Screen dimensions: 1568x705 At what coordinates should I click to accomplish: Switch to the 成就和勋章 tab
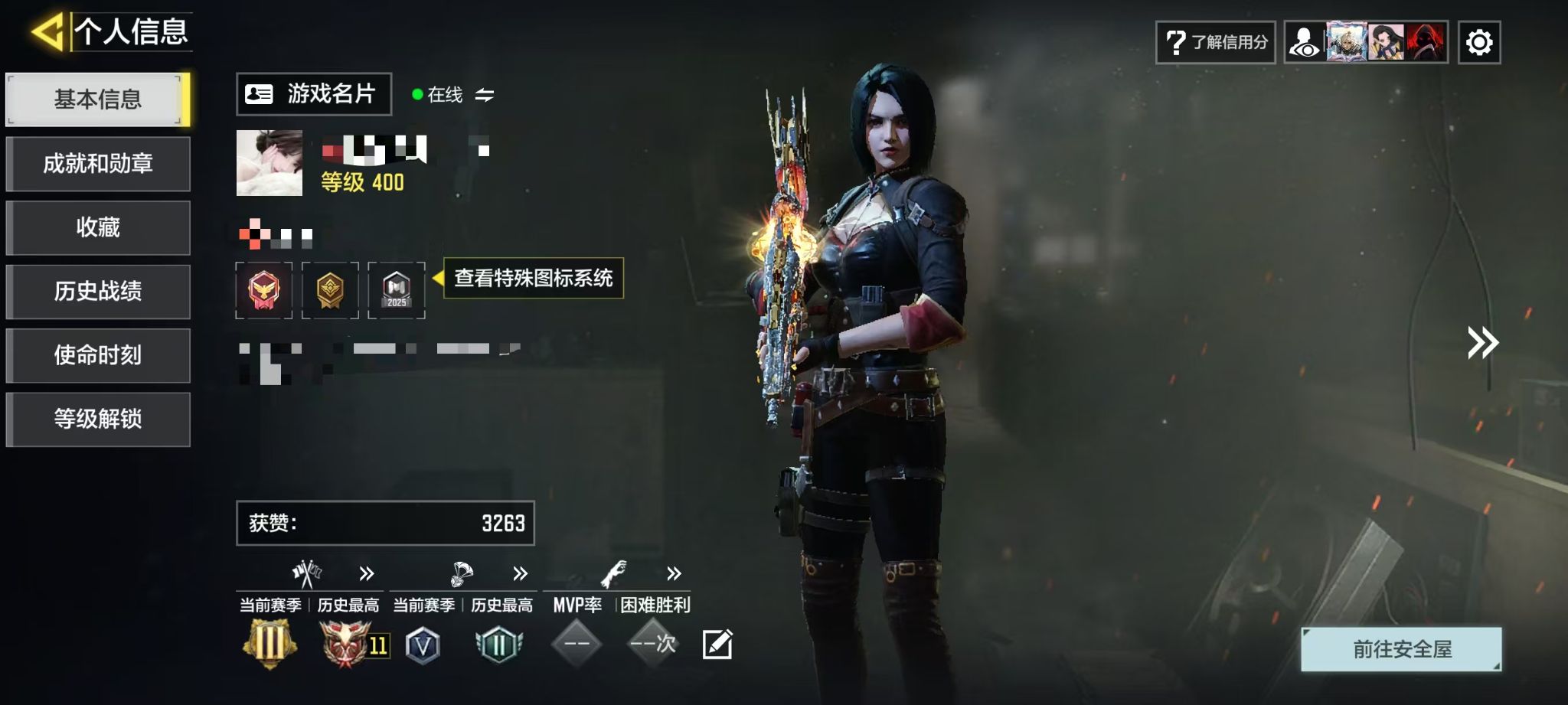coord(97,164)
